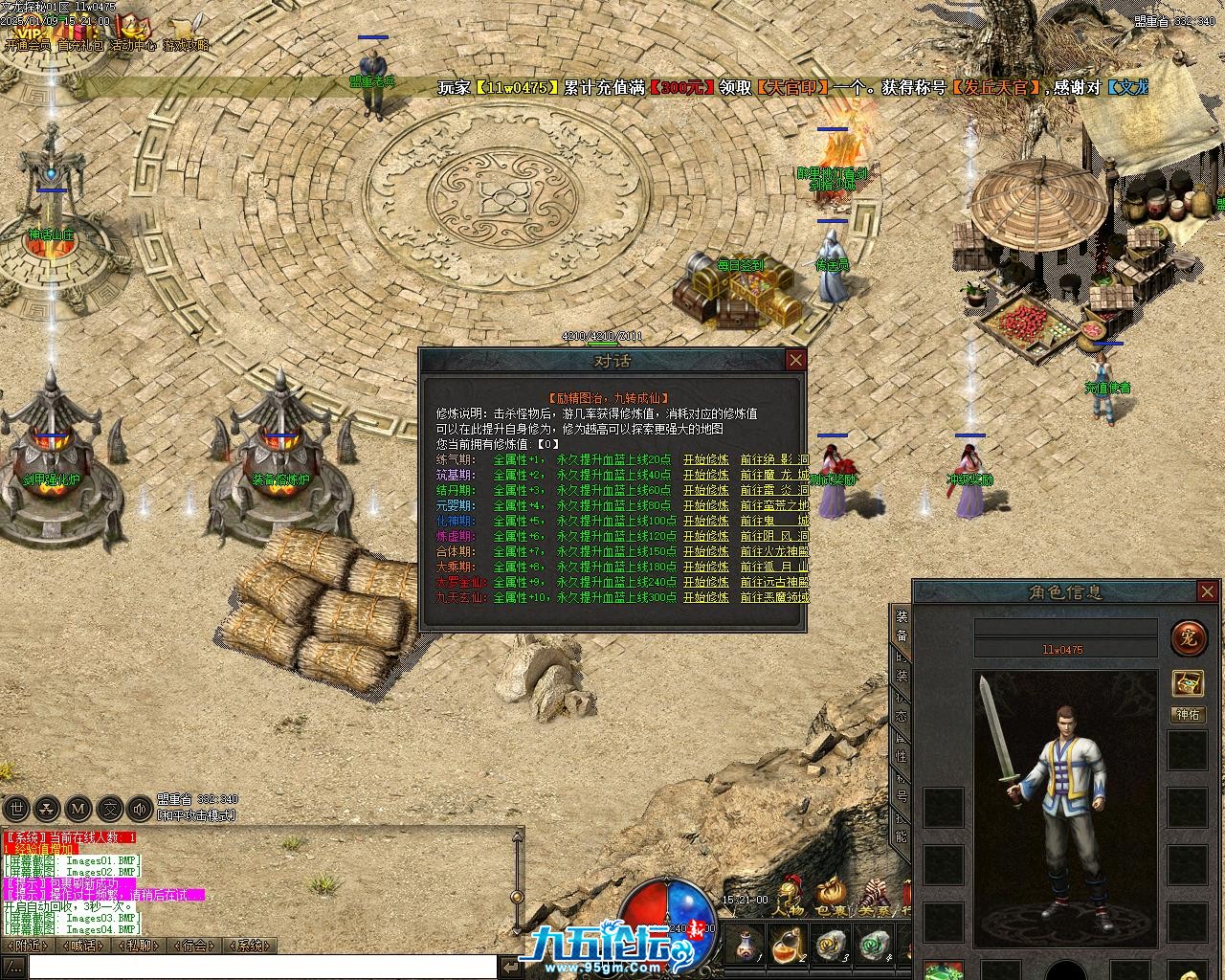This screenshot has height=980, width=1225.
Task: Select the 附近 nearby chat channel
Action: 28,946
